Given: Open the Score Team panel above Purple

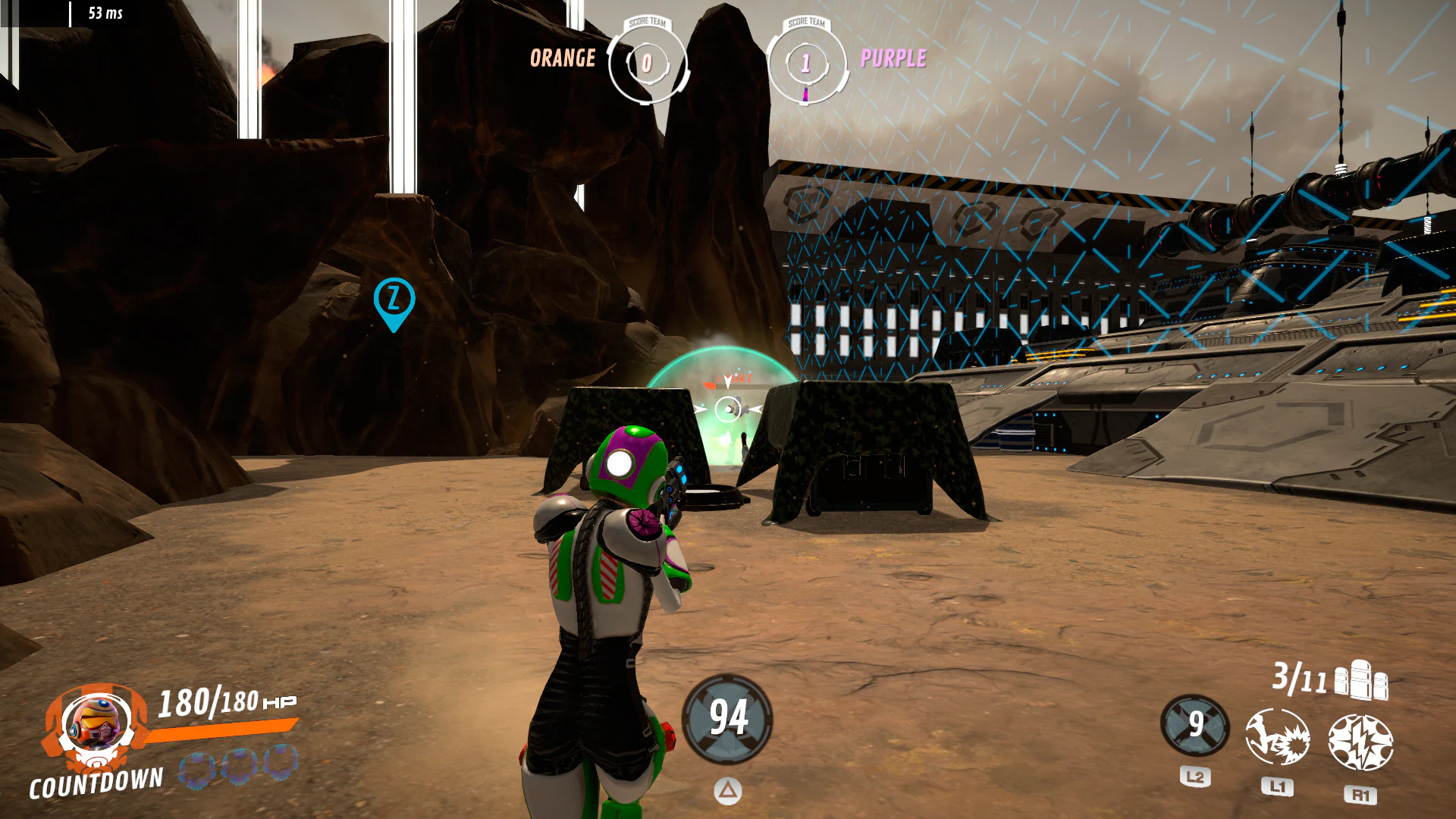Looking at the screenshot, I should [805, 23].
